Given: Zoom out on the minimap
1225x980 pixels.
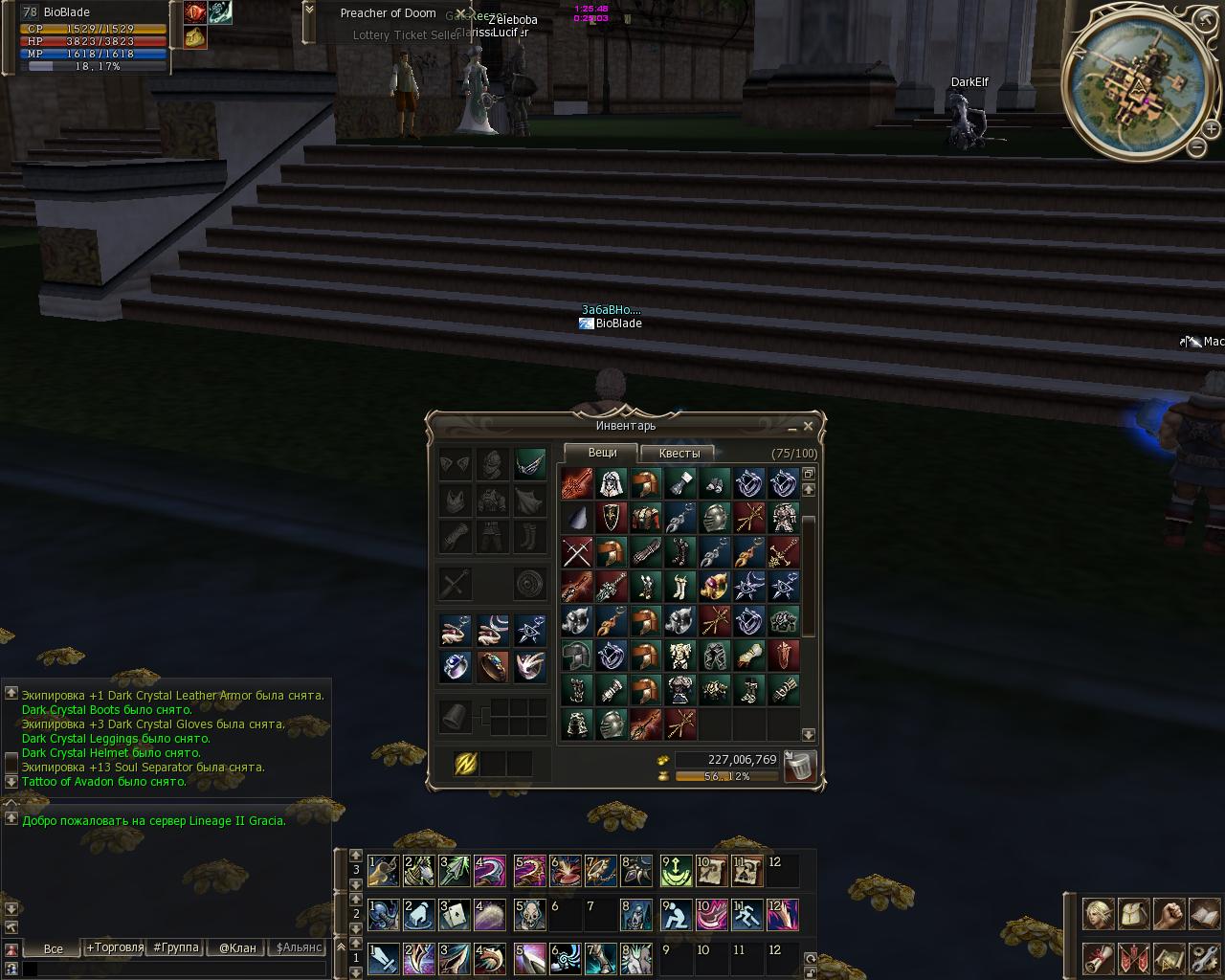Looking at the screenshot, I should (x=1196, y=146).
